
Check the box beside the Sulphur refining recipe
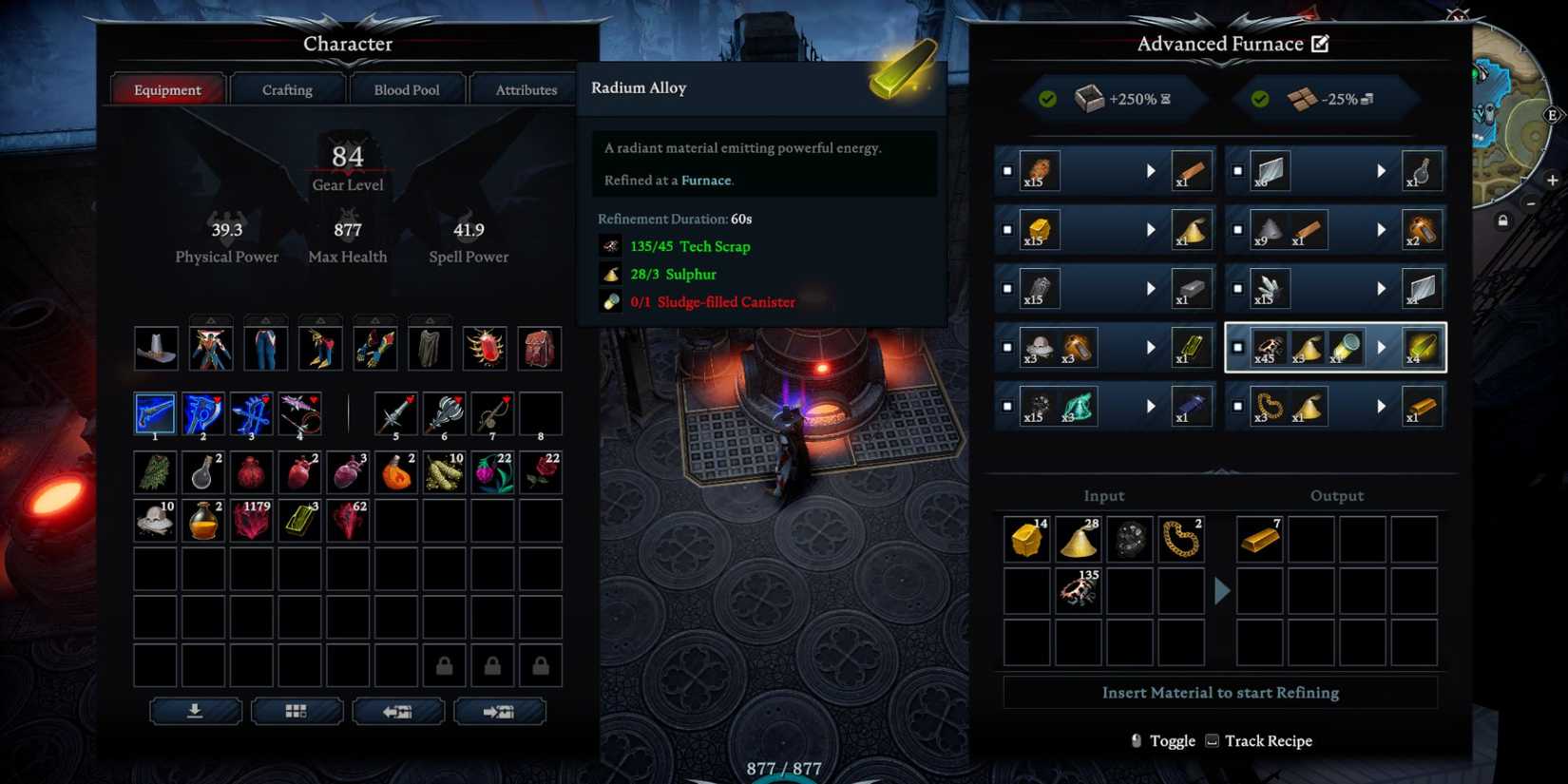(1007, 230)
